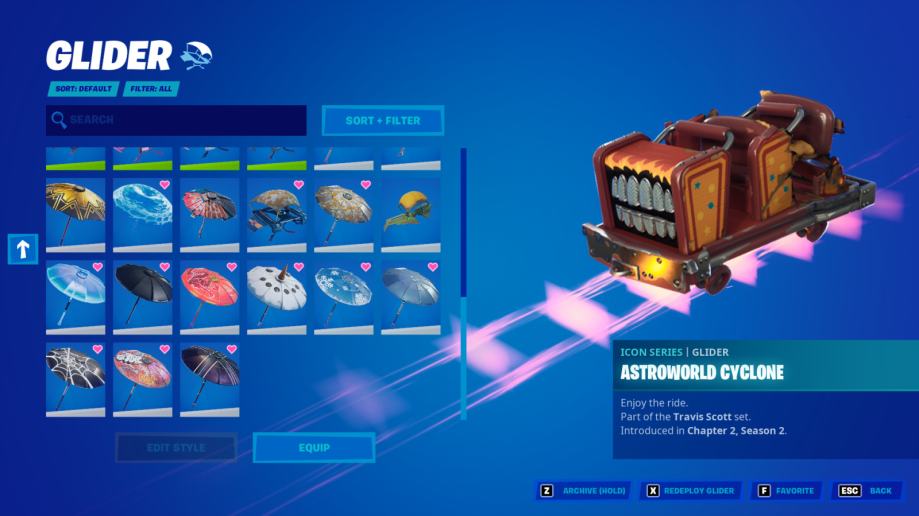
Task: Click the Edit Style button
Action: (176, 448)
